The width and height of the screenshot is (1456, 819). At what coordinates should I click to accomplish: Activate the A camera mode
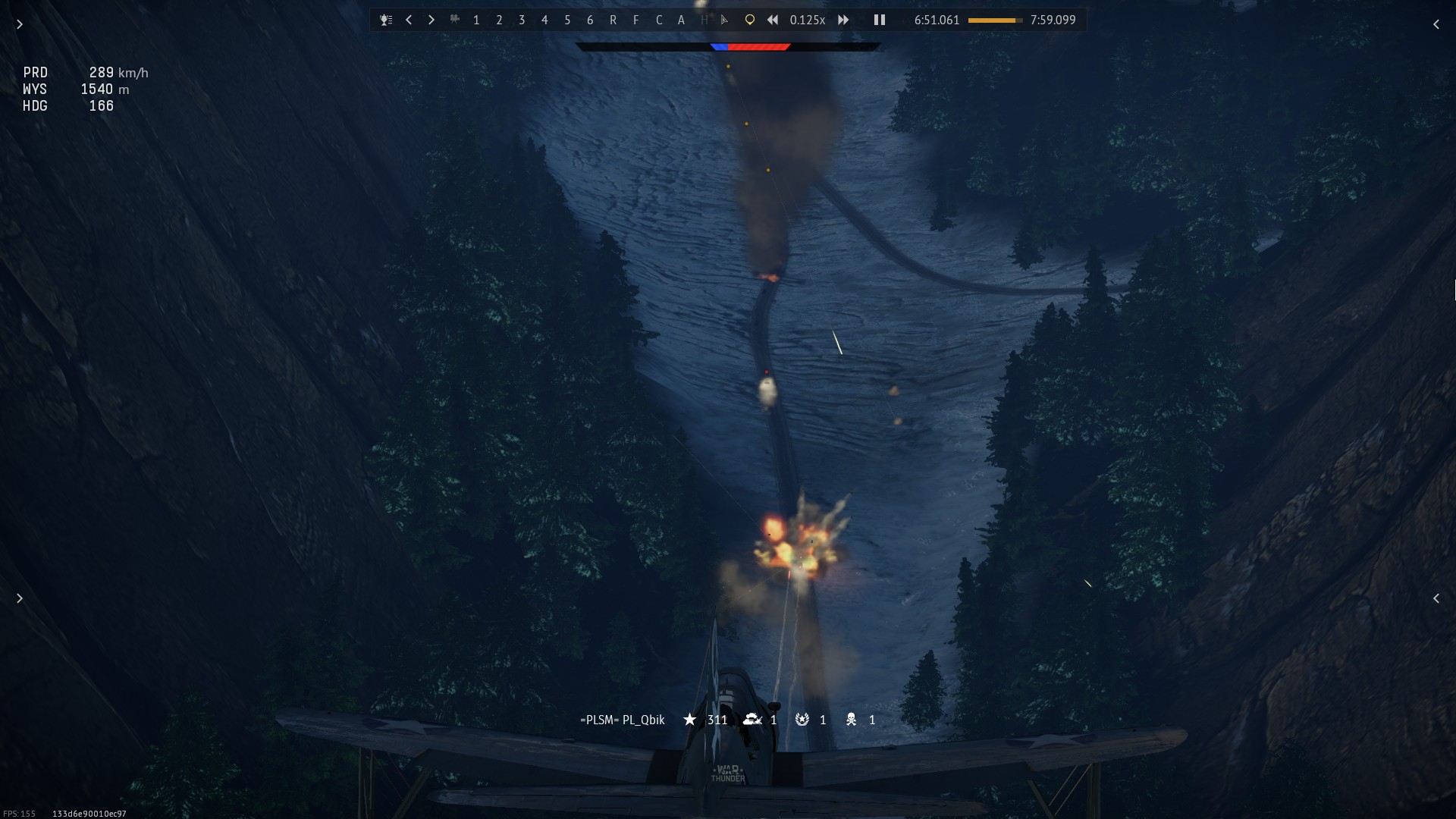681,20
